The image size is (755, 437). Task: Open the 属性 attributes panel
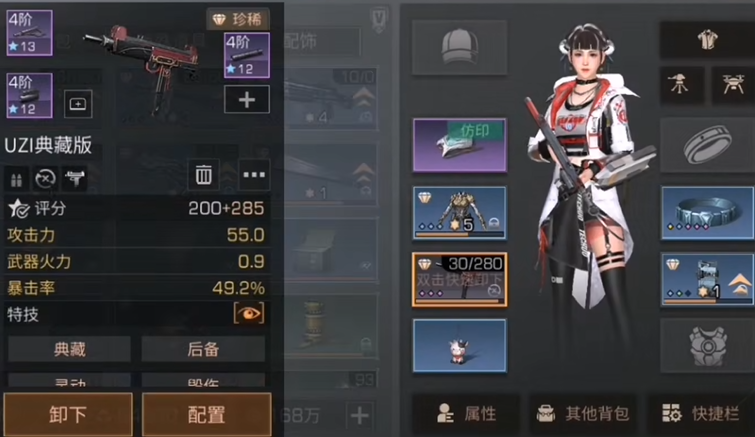tap(466, 412)
